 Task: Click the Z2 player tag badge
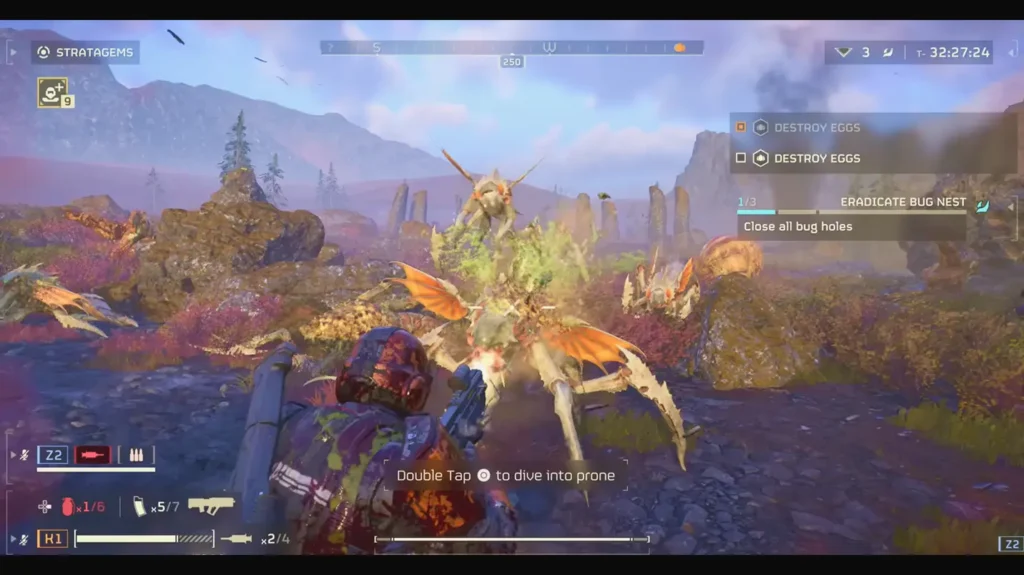pos(53,456)
